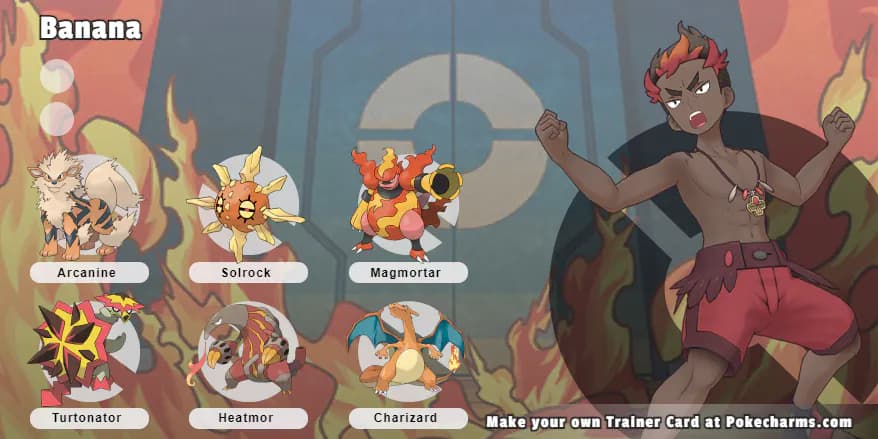Click the Turtonator name label
Viewport: 878px width, 439px height.
click(89, 418)
